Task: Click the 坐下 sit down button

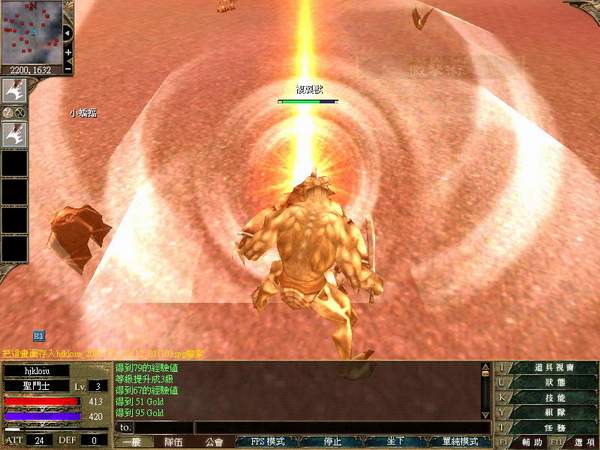Action: [395, 441]
